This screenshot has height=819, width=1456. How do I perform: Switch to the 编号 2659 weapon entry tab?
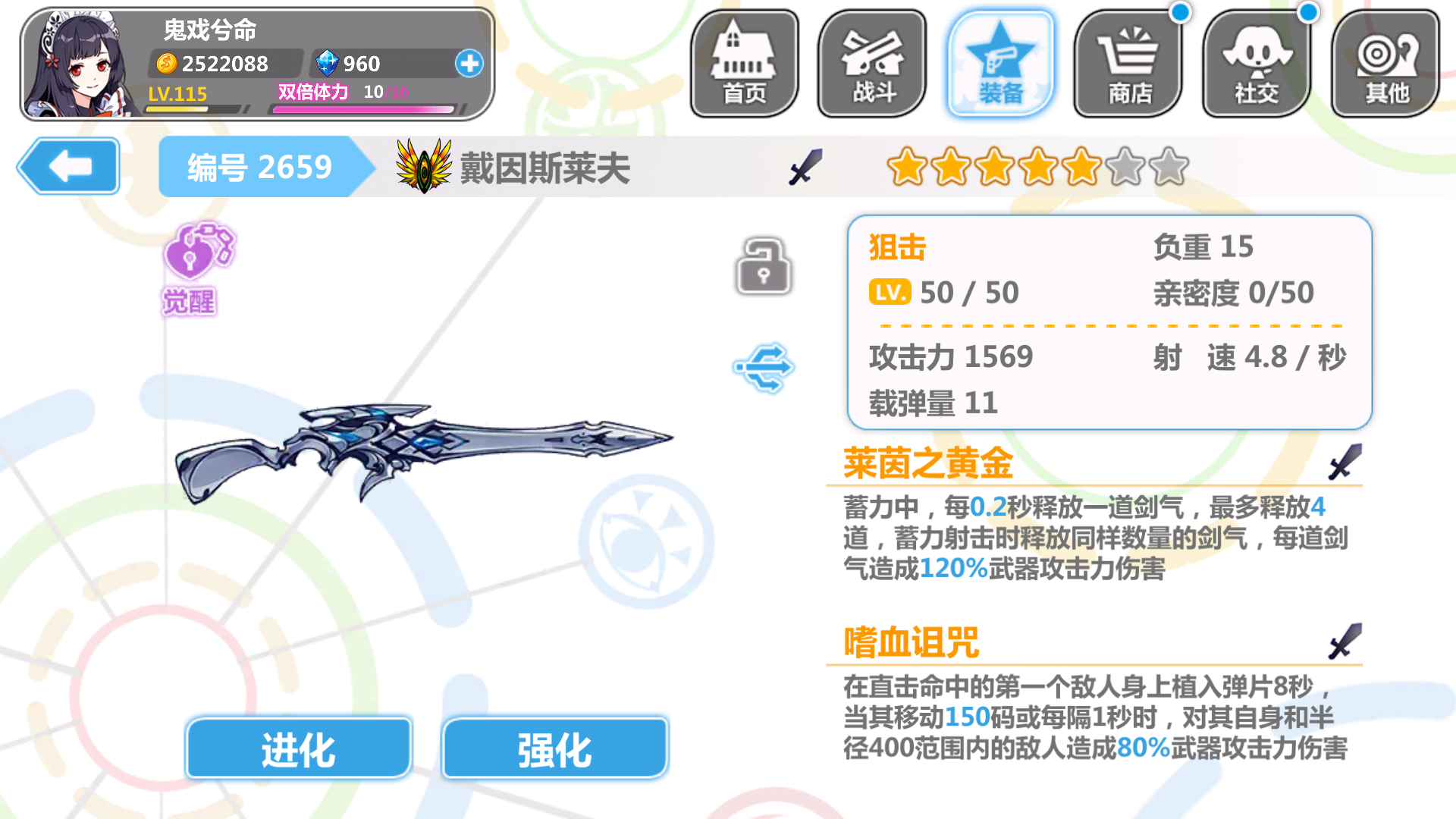tap(262, 165)
